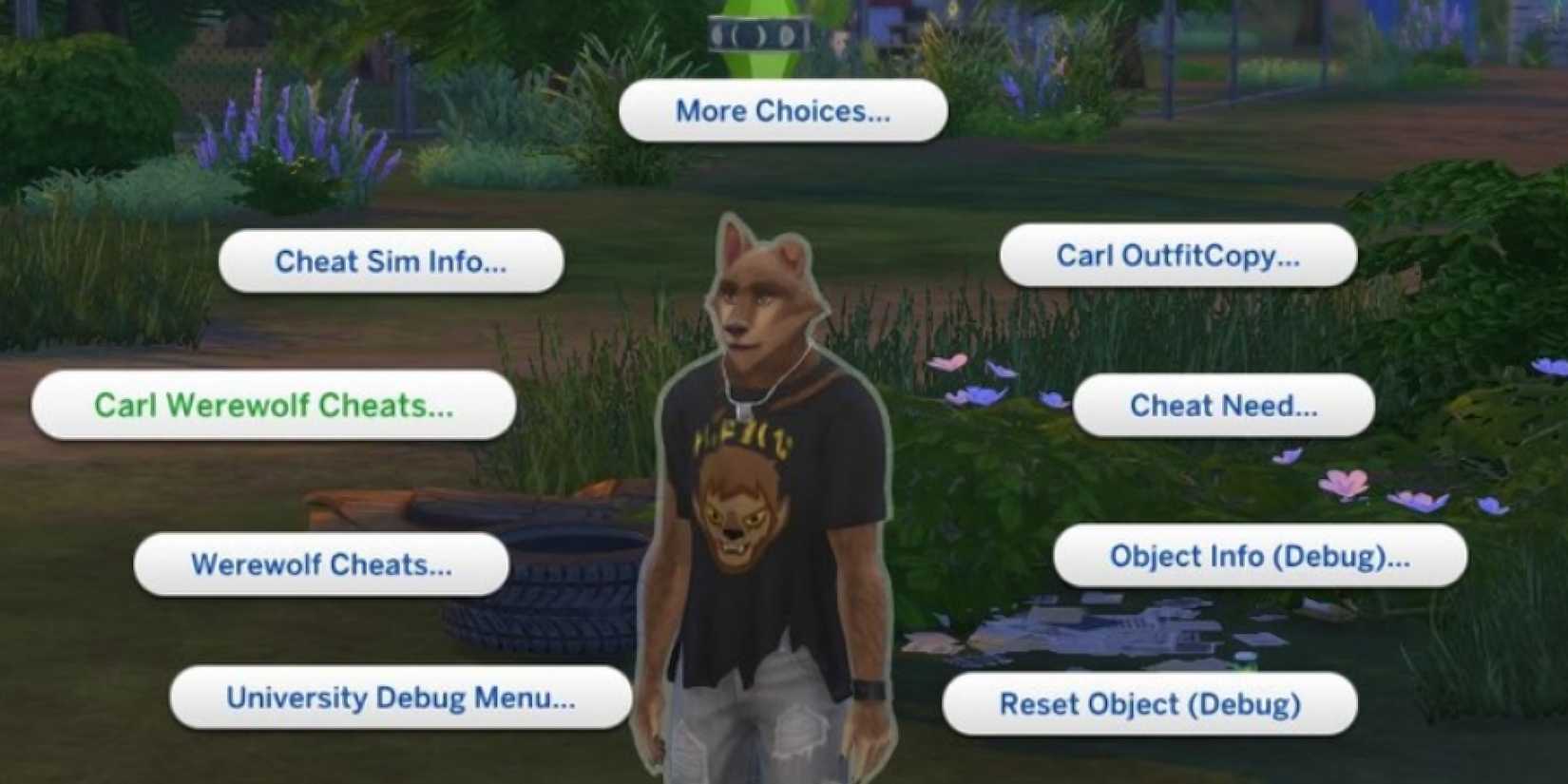The height and width of the screenshot is (784, 1568).
Task: Open the Cheat Sim Info option
Action: click(390, 262)
